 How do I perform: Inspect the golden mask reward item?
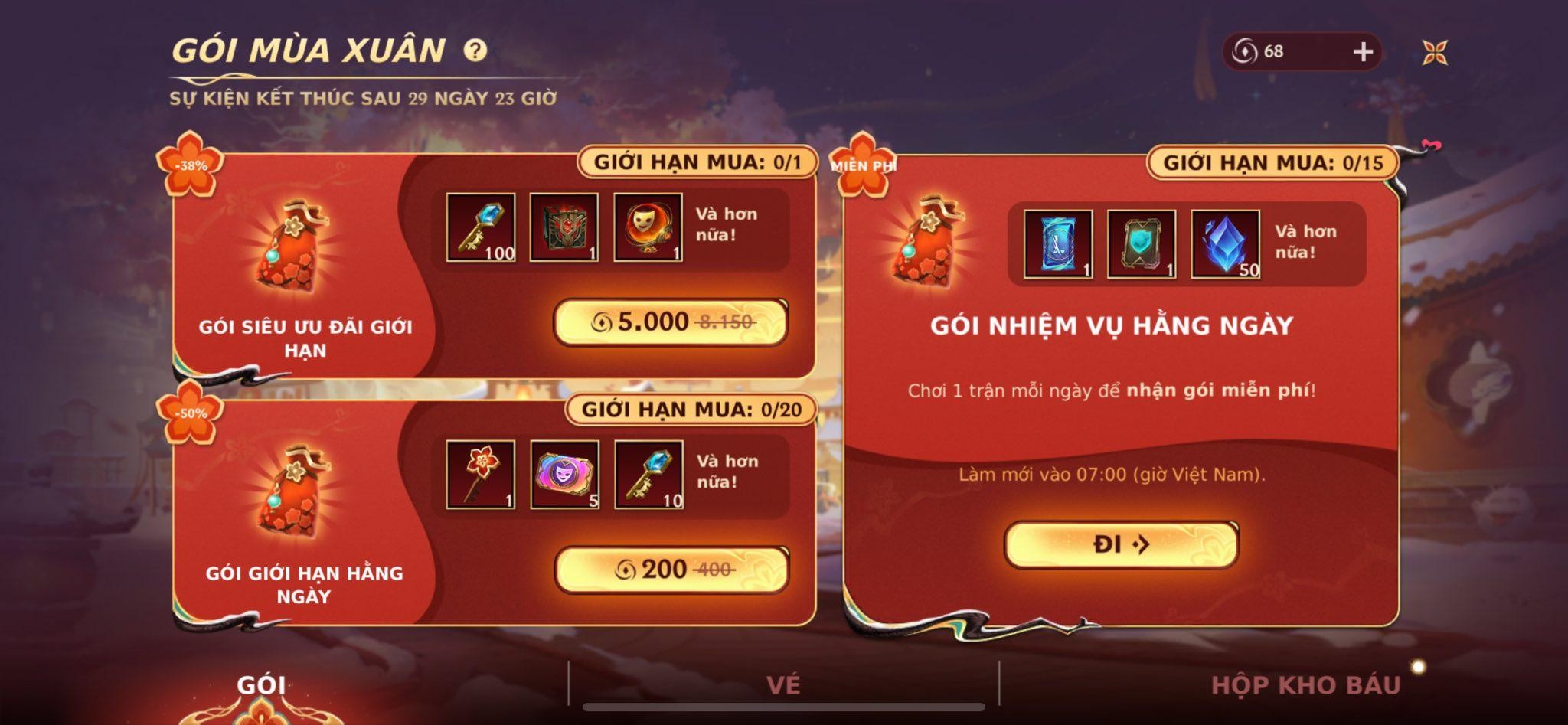(x=648, y=227)
